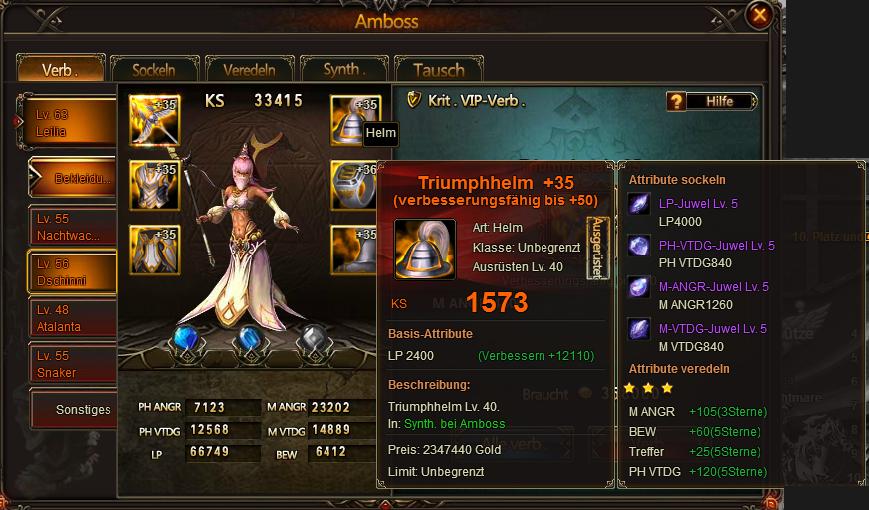Click the grey empty gem orb

click(312, 341)
